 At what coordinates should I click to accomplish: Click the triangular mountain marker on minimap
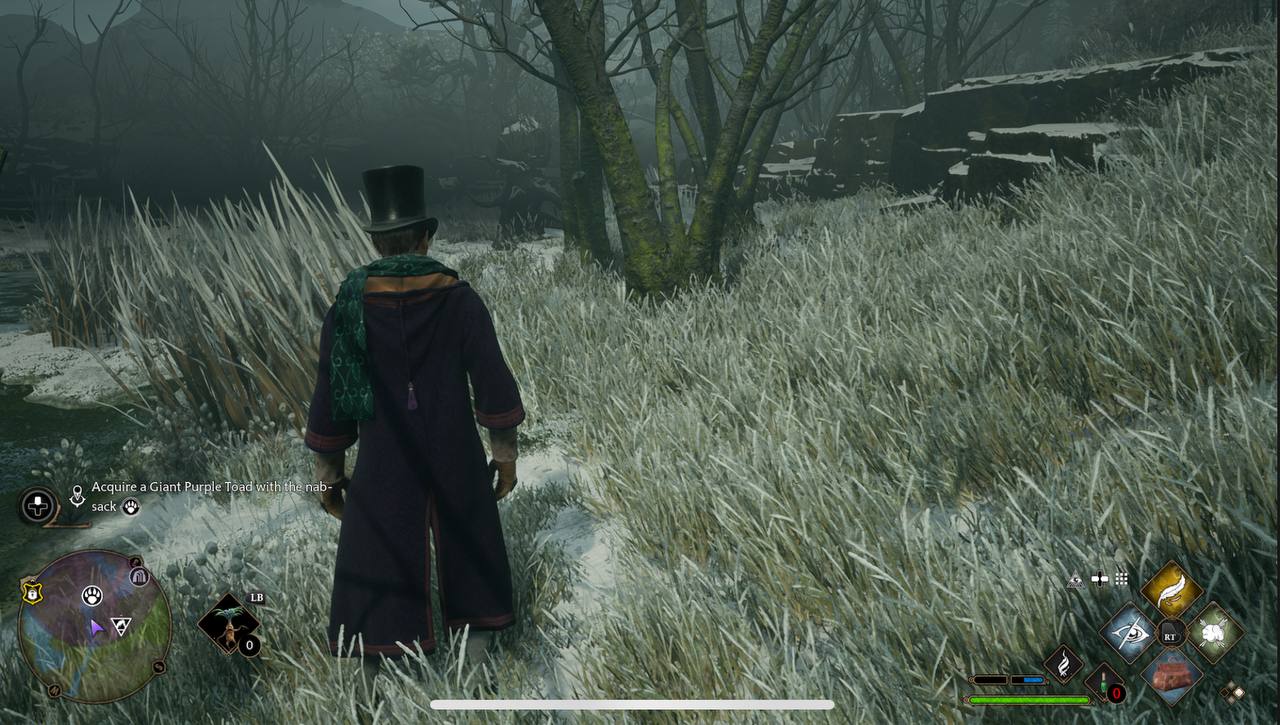(x=121, y=626)
